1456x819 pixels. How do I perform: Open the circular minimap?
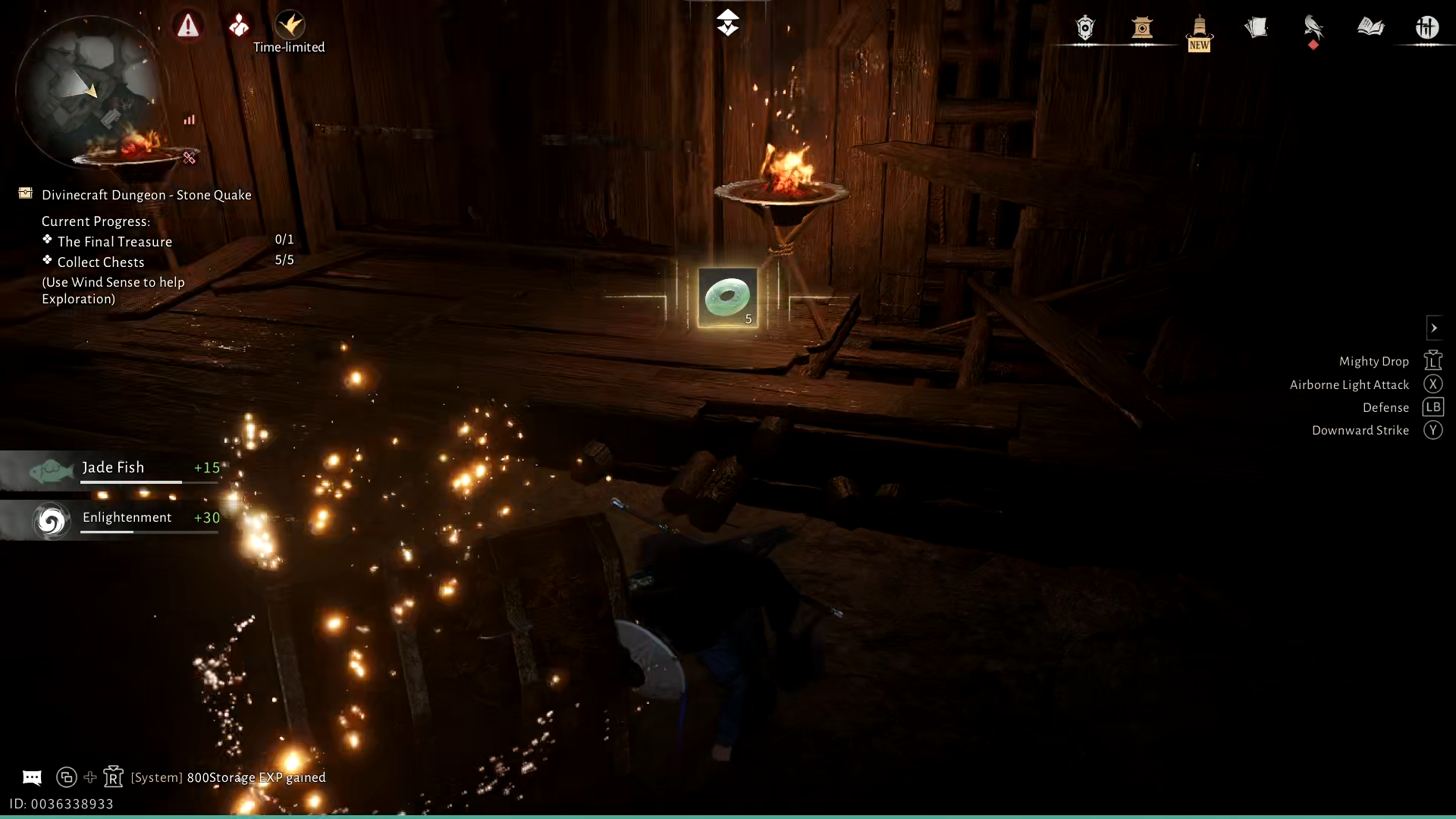[89, 89]
